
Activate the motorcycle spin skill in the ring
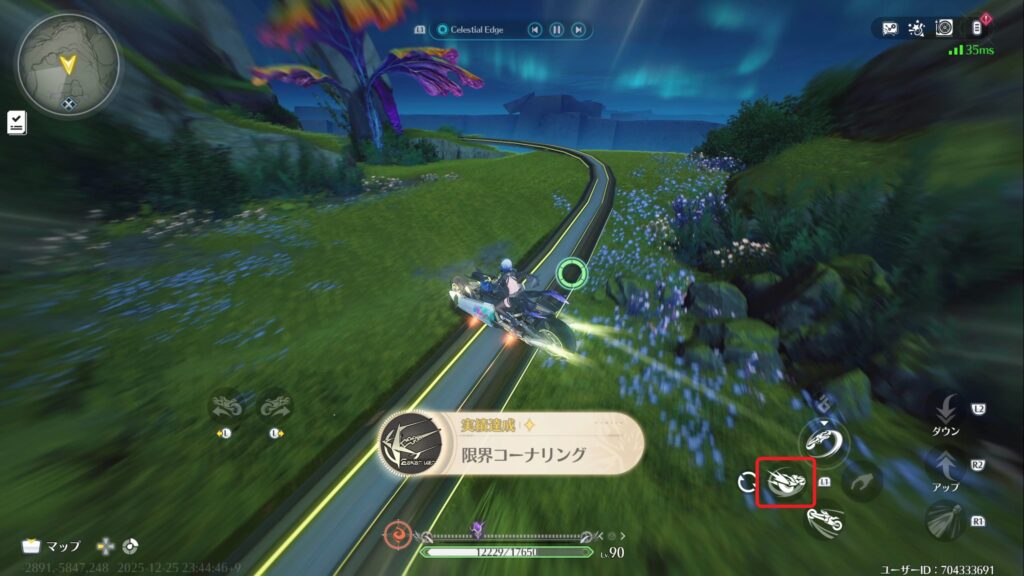tap(823, 439)
